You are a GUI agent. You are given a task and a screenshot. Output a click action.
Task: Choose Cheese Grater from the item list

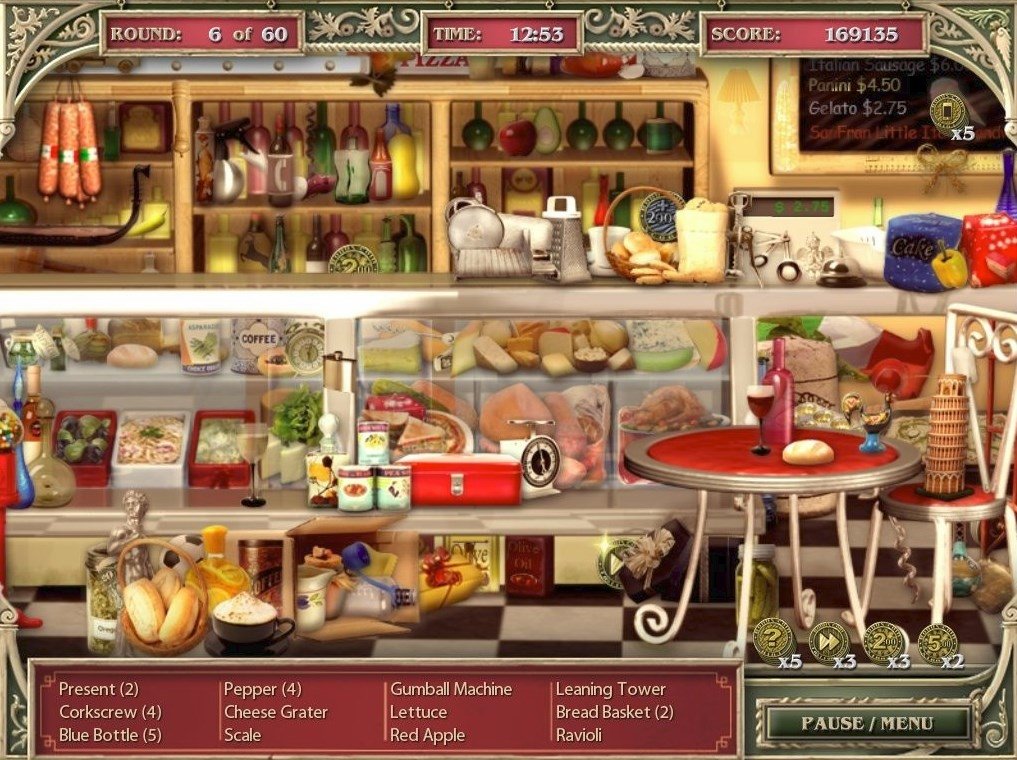[275, 712]
